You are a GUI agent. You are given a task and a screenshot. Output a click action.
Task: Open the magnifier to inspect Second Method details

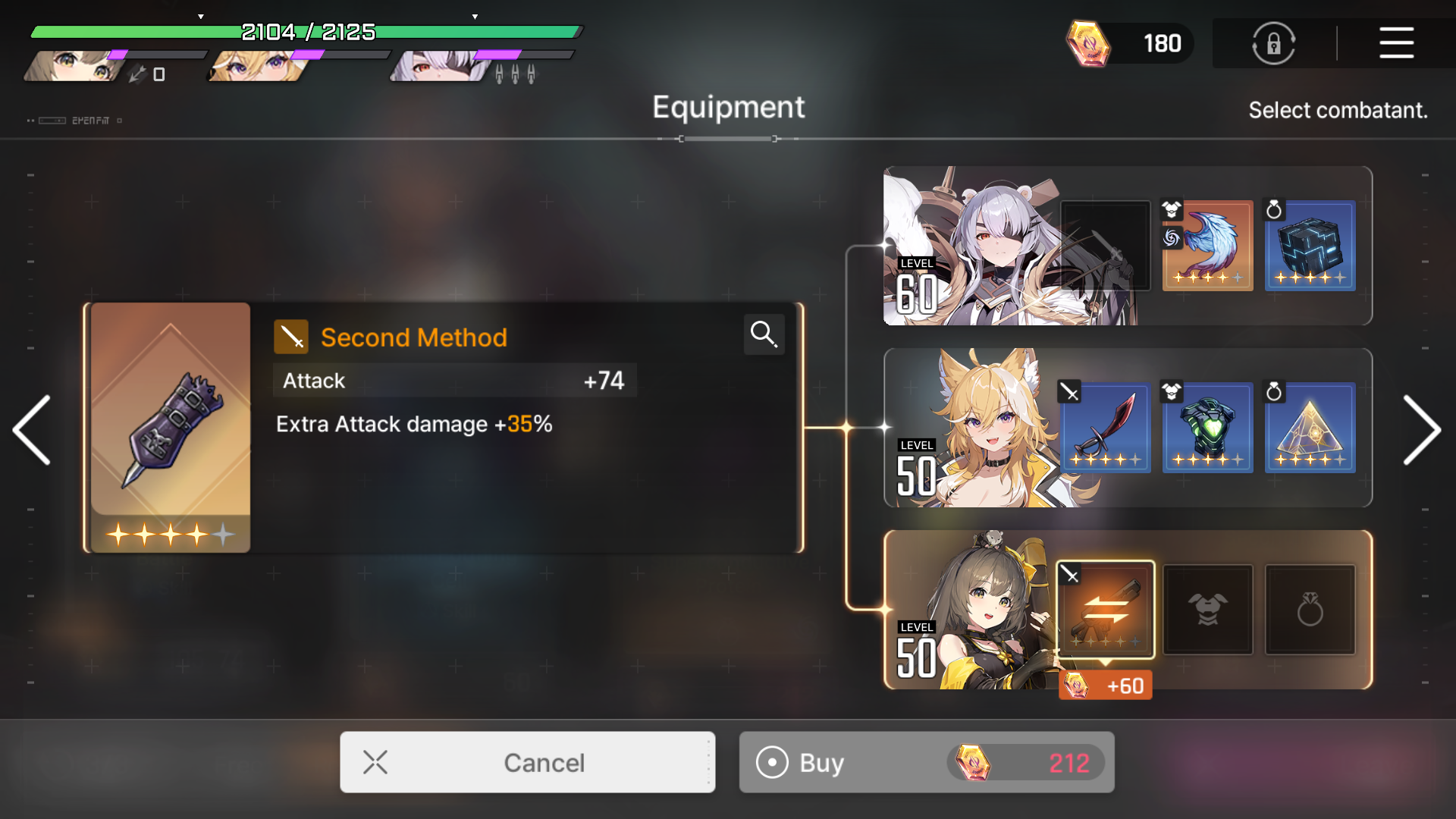pyautogui.click(x=764, y=334)
